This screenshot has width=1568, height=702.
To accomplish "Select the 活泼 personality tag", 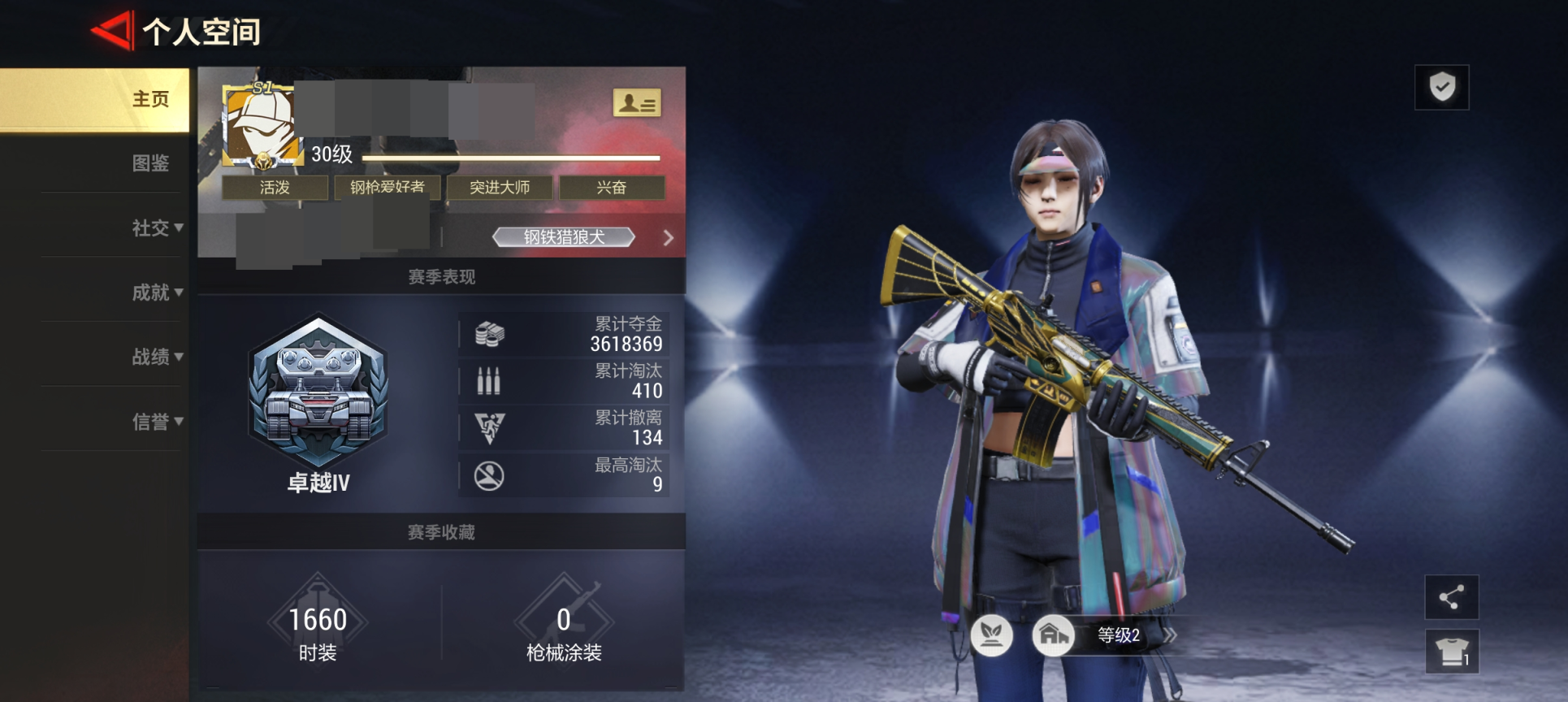I will pos(275,188).
